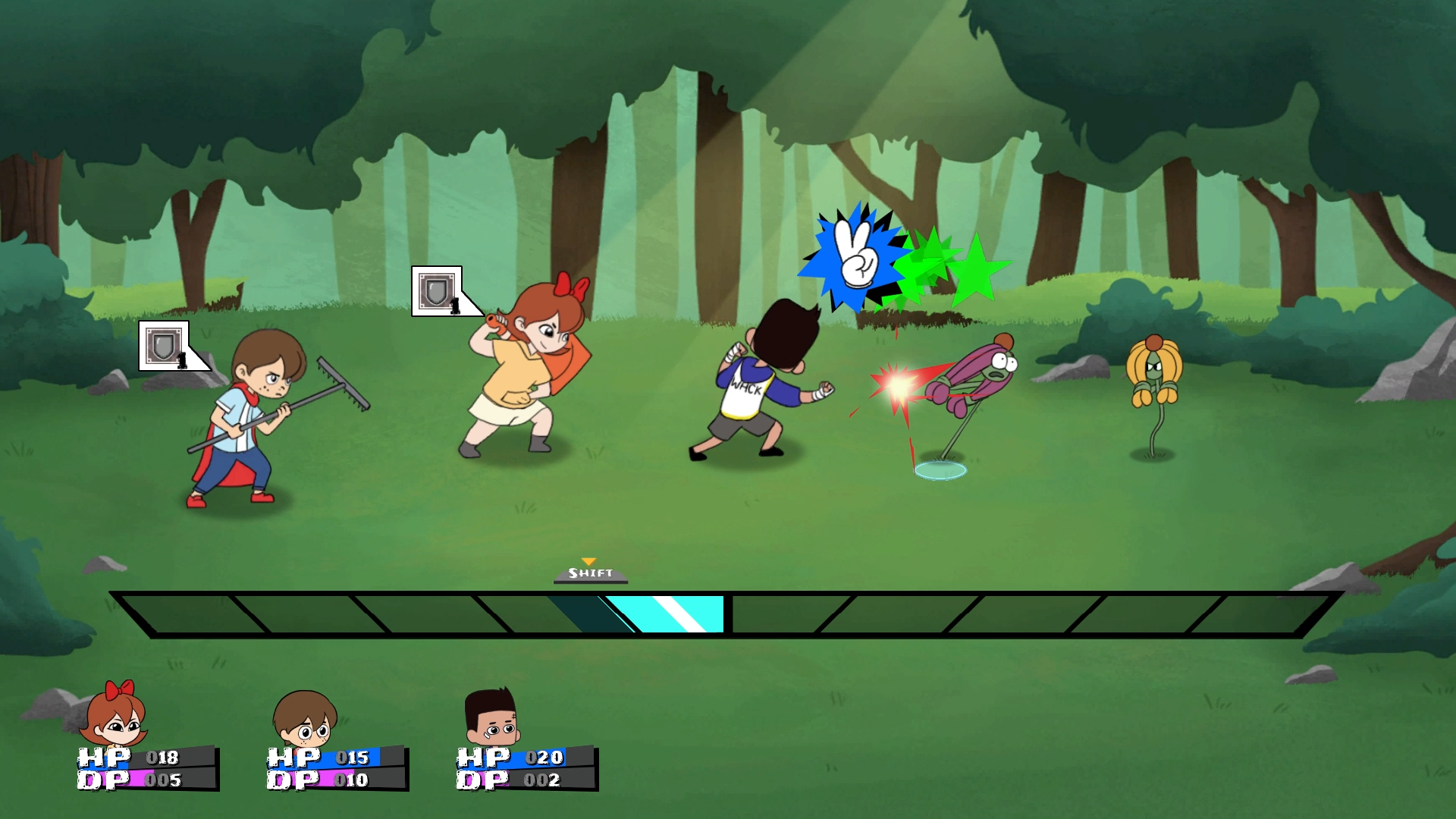This screenshot has width=1456, height=819.
Task: Click the SHIFT prompt above the timing bar
Action: coord(590,575)
